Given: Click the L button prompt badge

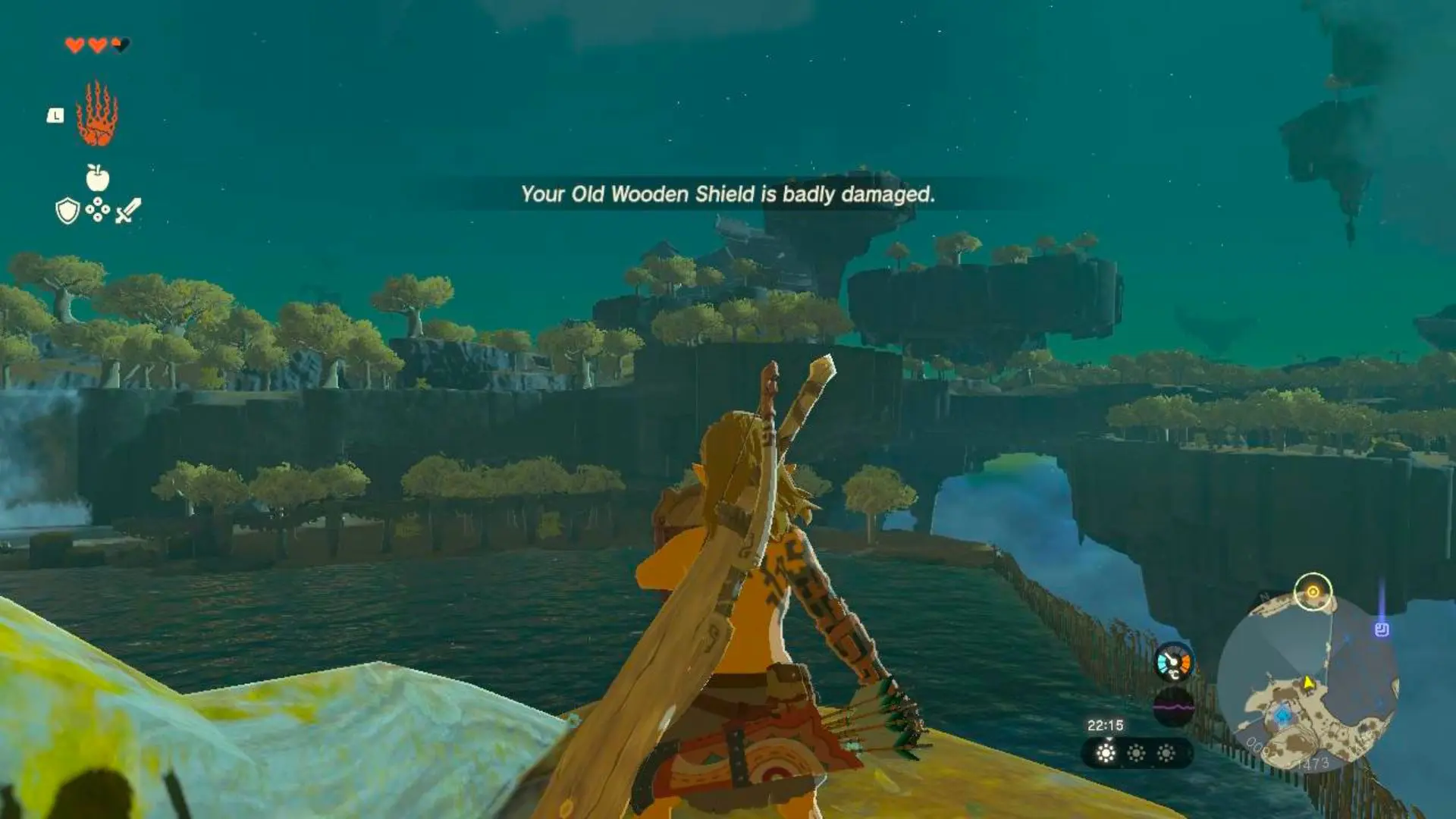Looking at the screenshot, I should tap(55, 115).
